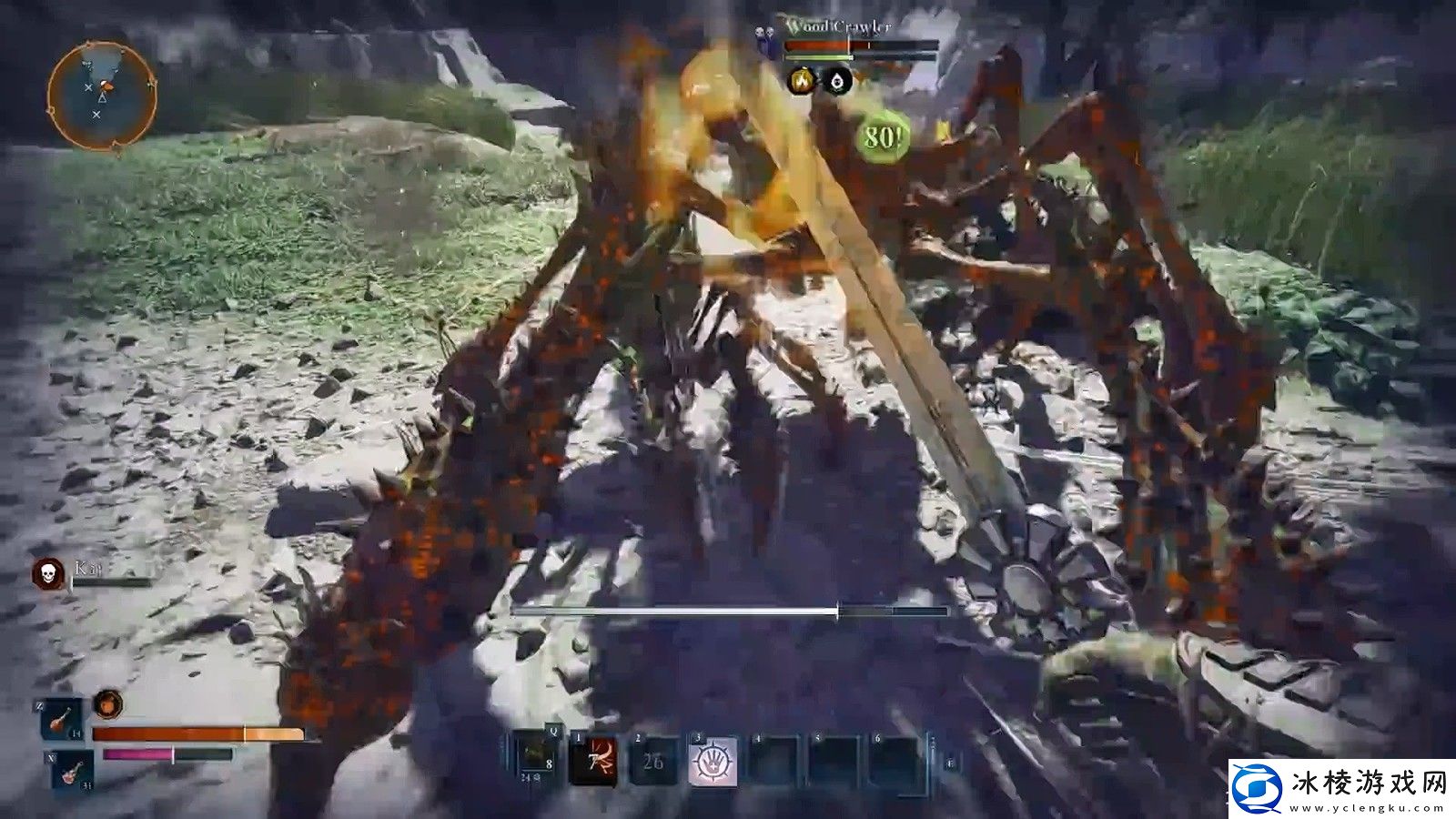The width and height of the screenshot is (1456, 819).
Task: Click the orange buff icon above health bar
Action: (x=108, y=703)
